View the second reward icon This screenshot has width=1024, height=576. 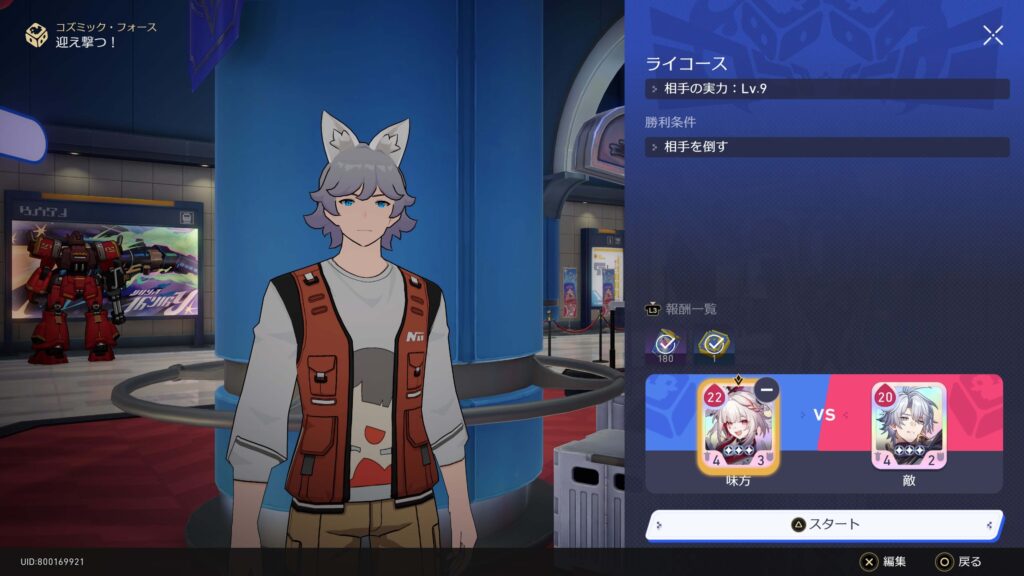713,346
